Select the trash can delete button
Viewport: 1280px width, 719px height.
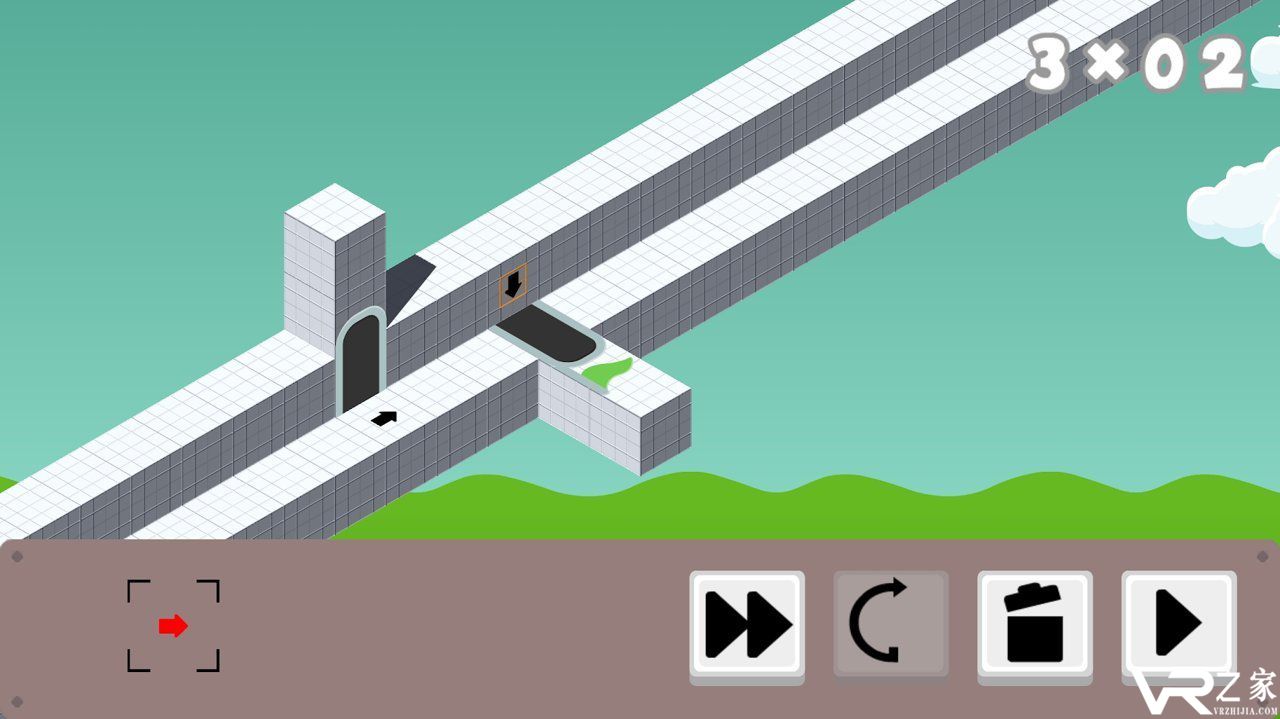click(1034, 625)
